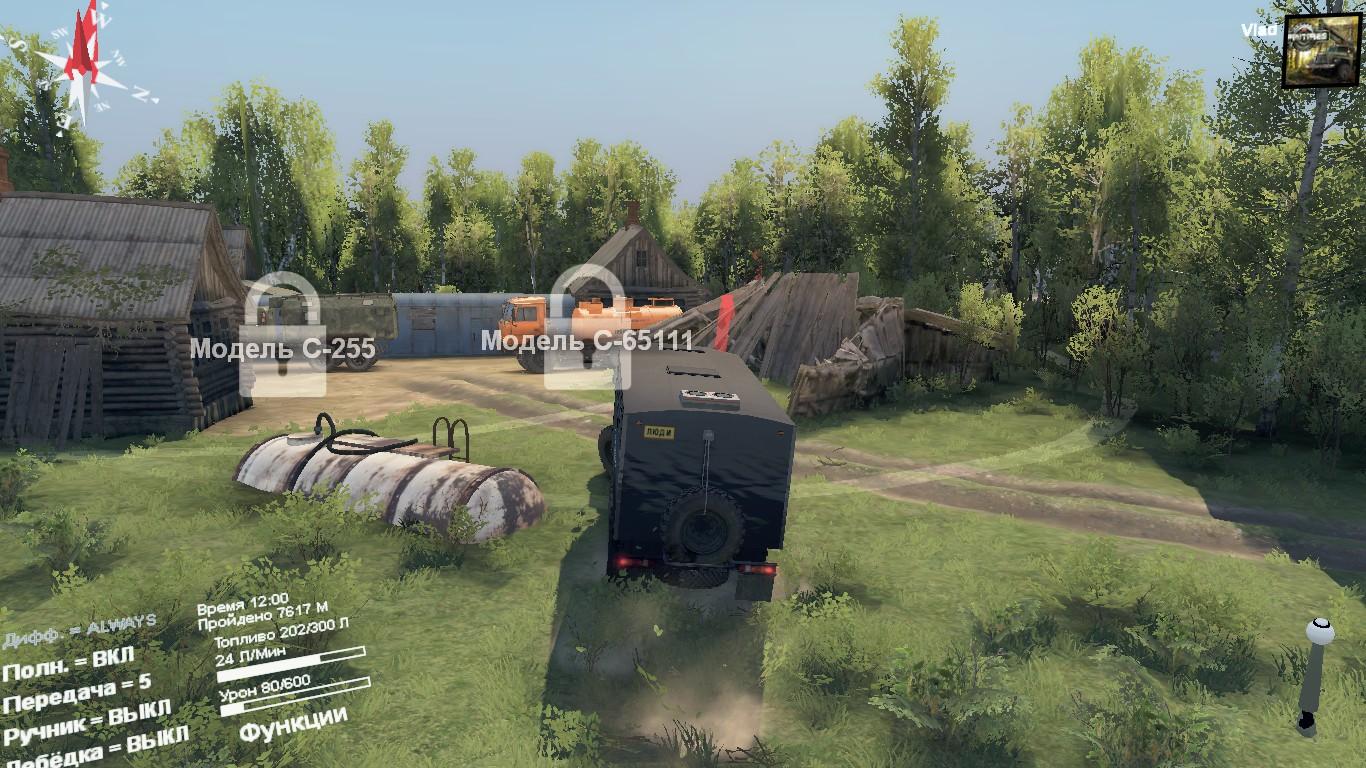Open the Vlad player avatar thumbnail
The height and width of the screenshot is (768, 1366).
(1321, 50)
